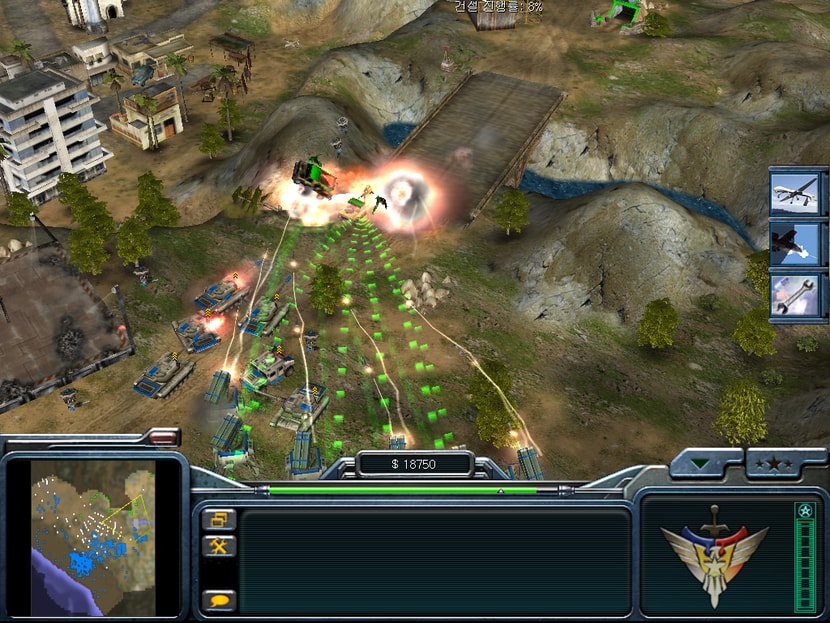Select the crossed hammer and wrench button
830x623 pixels.
click(x=217, y=546)
